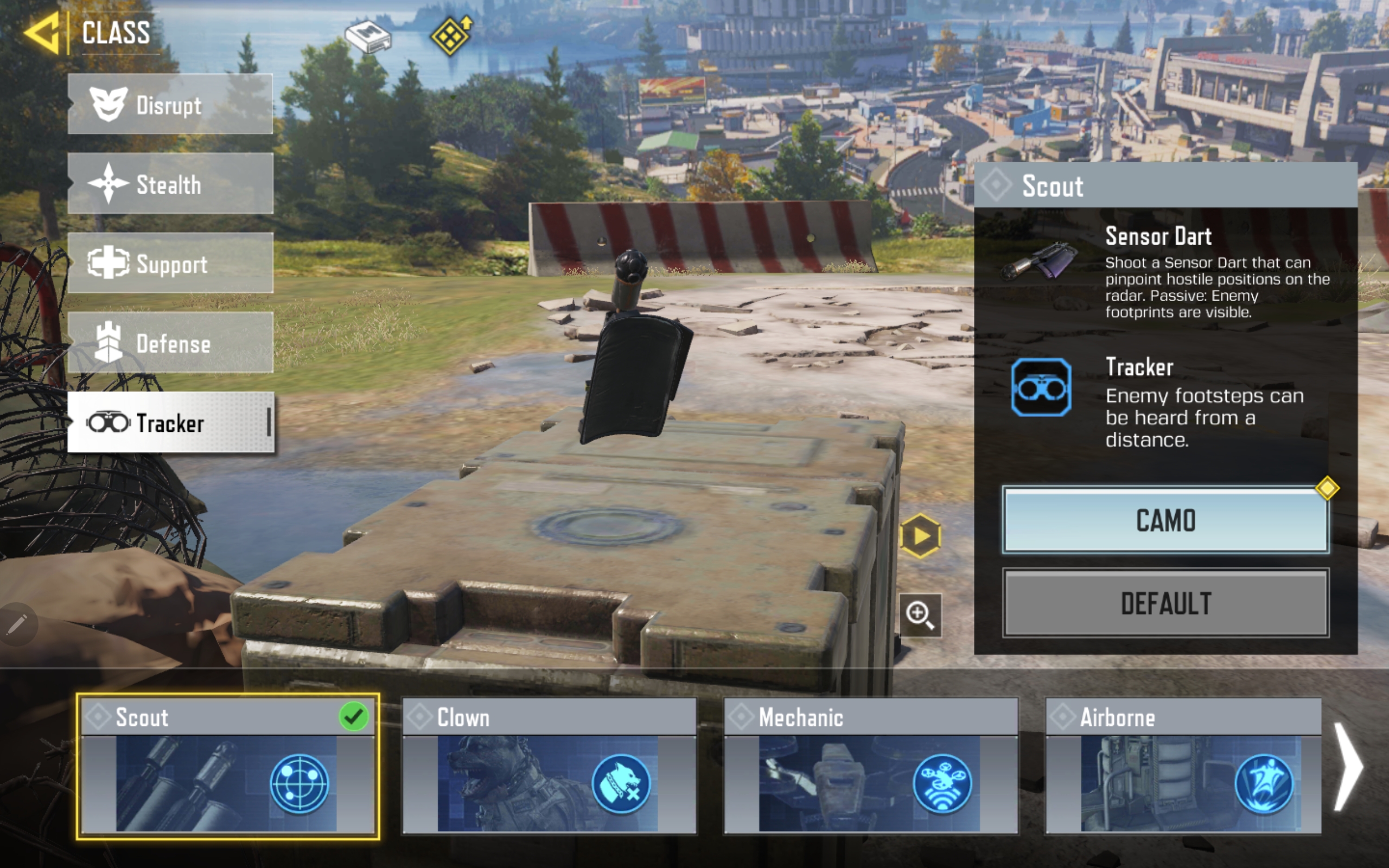Tap the pencil edit icon
The image size is (1389, 868).
[x=17, y=624]
